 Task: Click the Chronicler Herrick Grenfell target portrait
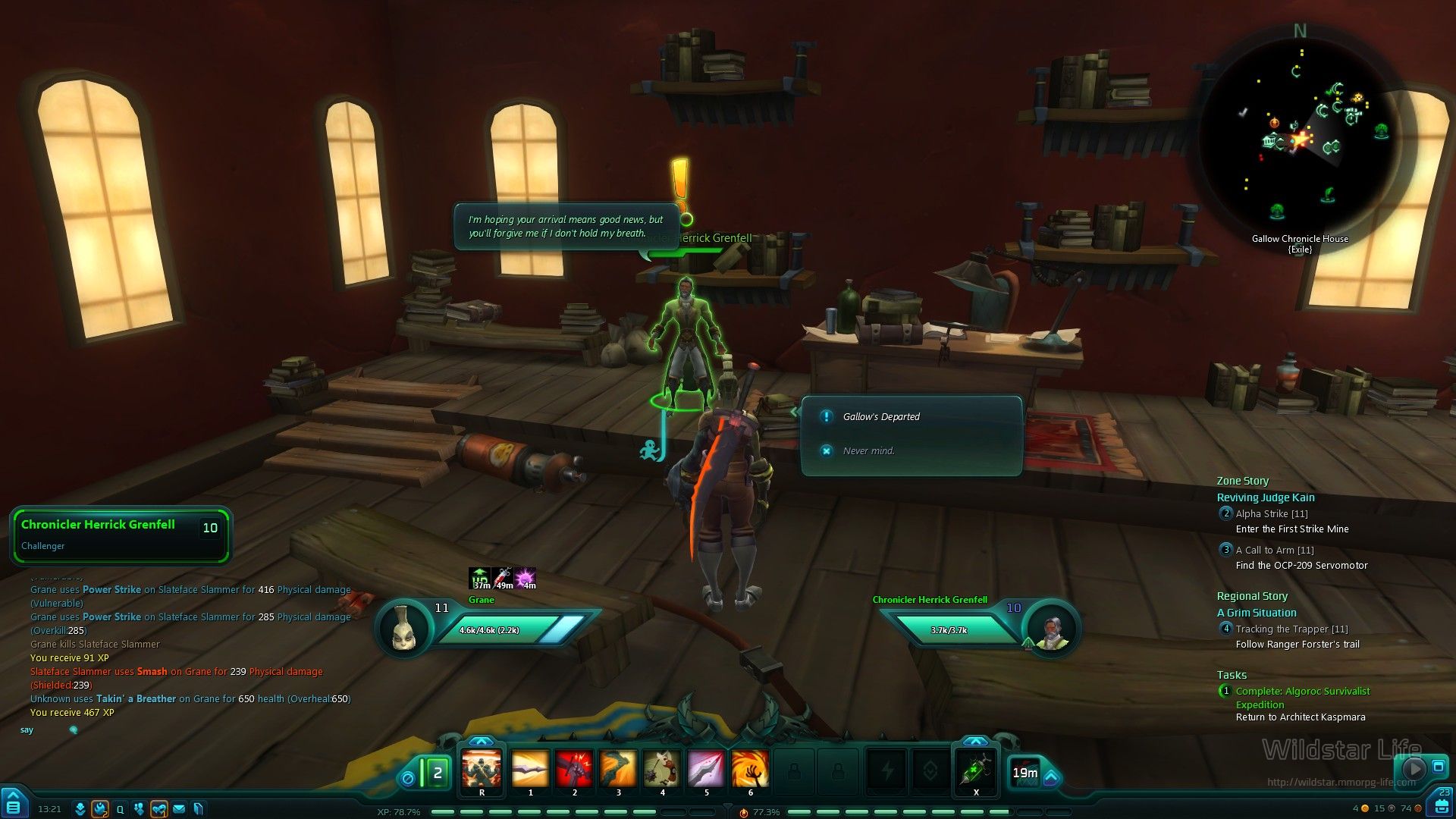tap(1050, 631)
